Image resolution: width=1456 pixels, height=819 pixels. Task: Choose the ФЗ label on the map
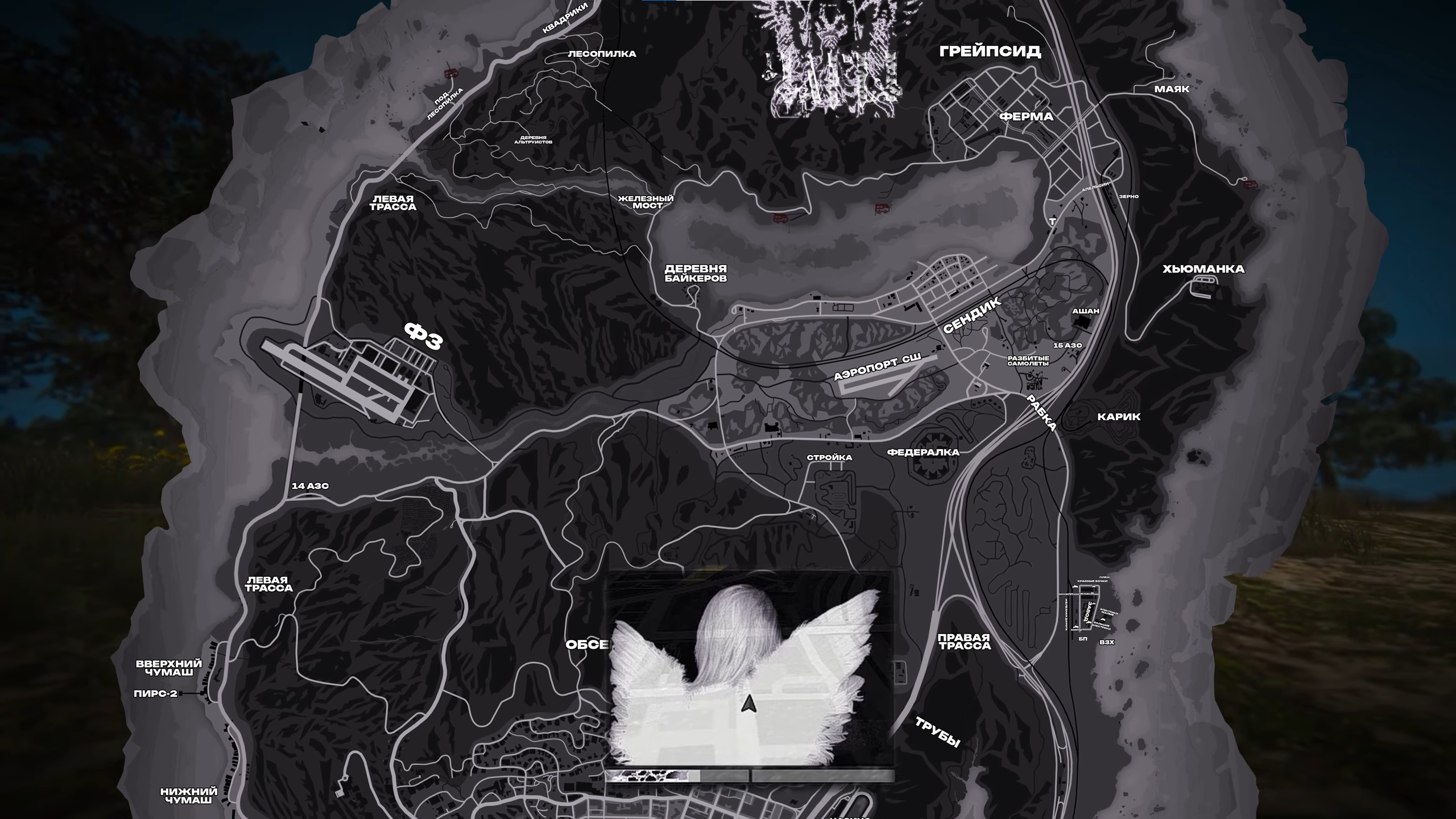(x=423, y=336)
